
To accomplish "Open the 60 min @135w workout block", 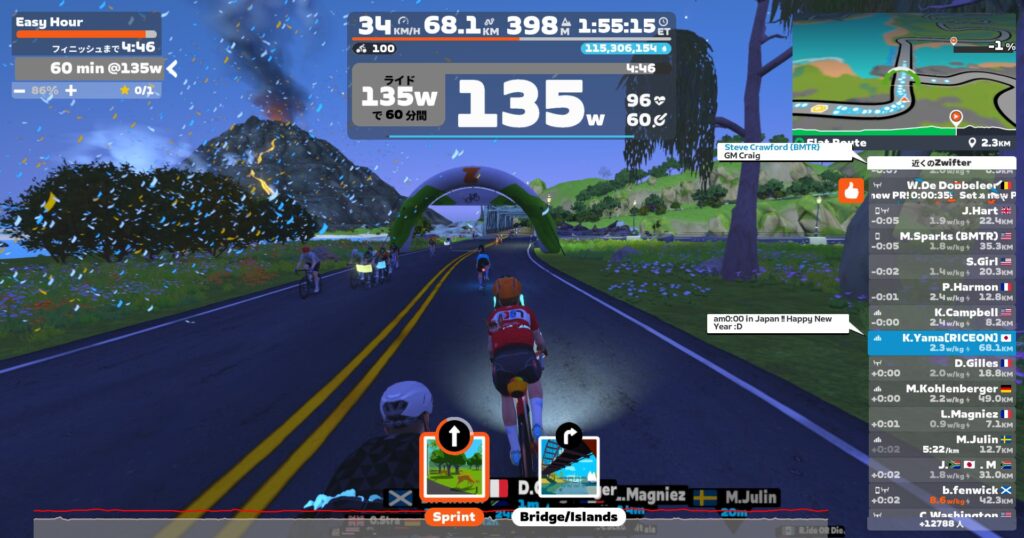I will point(88,68).
